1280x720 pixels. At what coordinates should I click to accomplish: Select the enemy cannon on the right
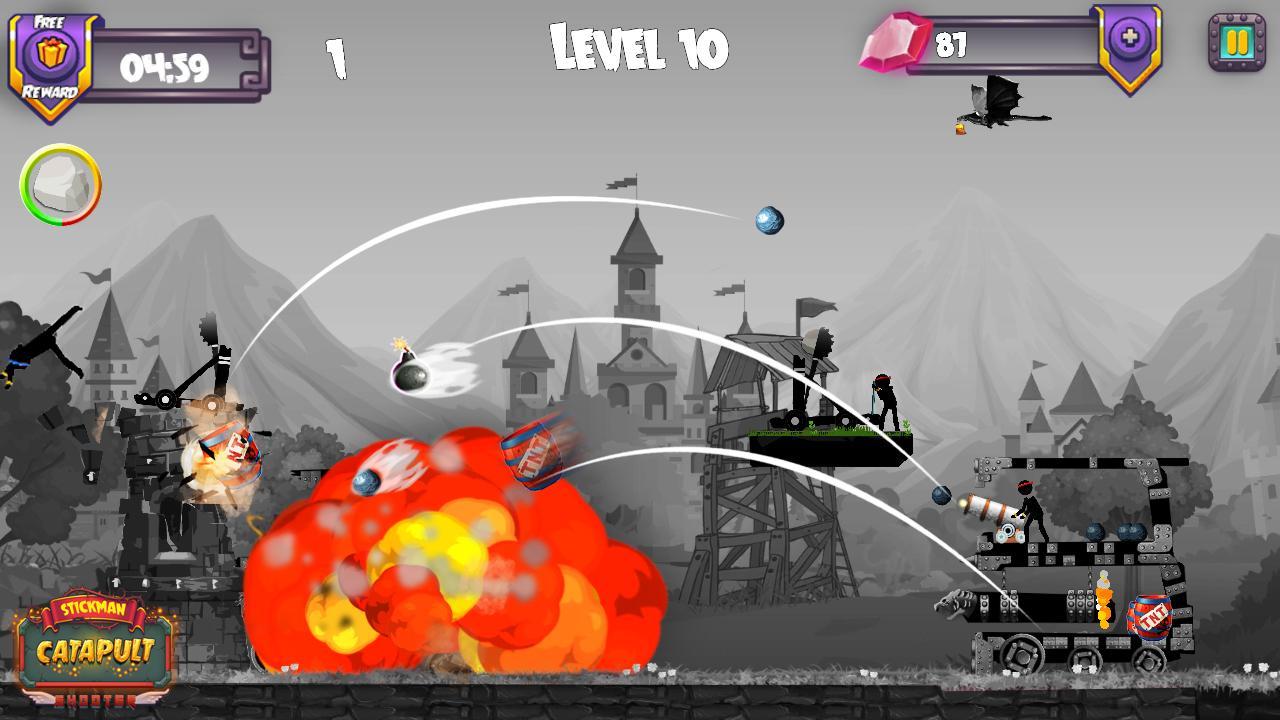(x=990, y=508)
